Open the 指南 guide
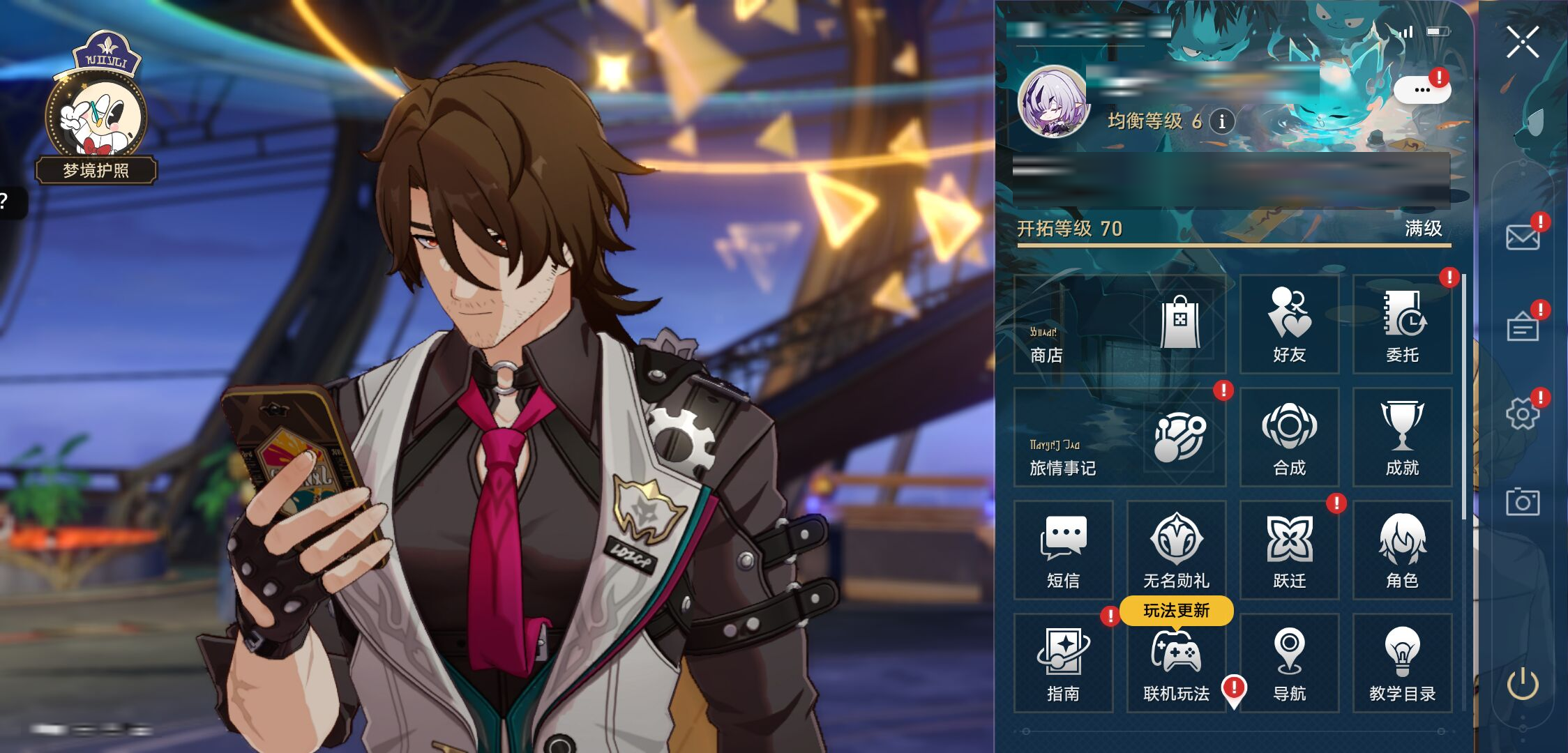 tap(1063, 664)
